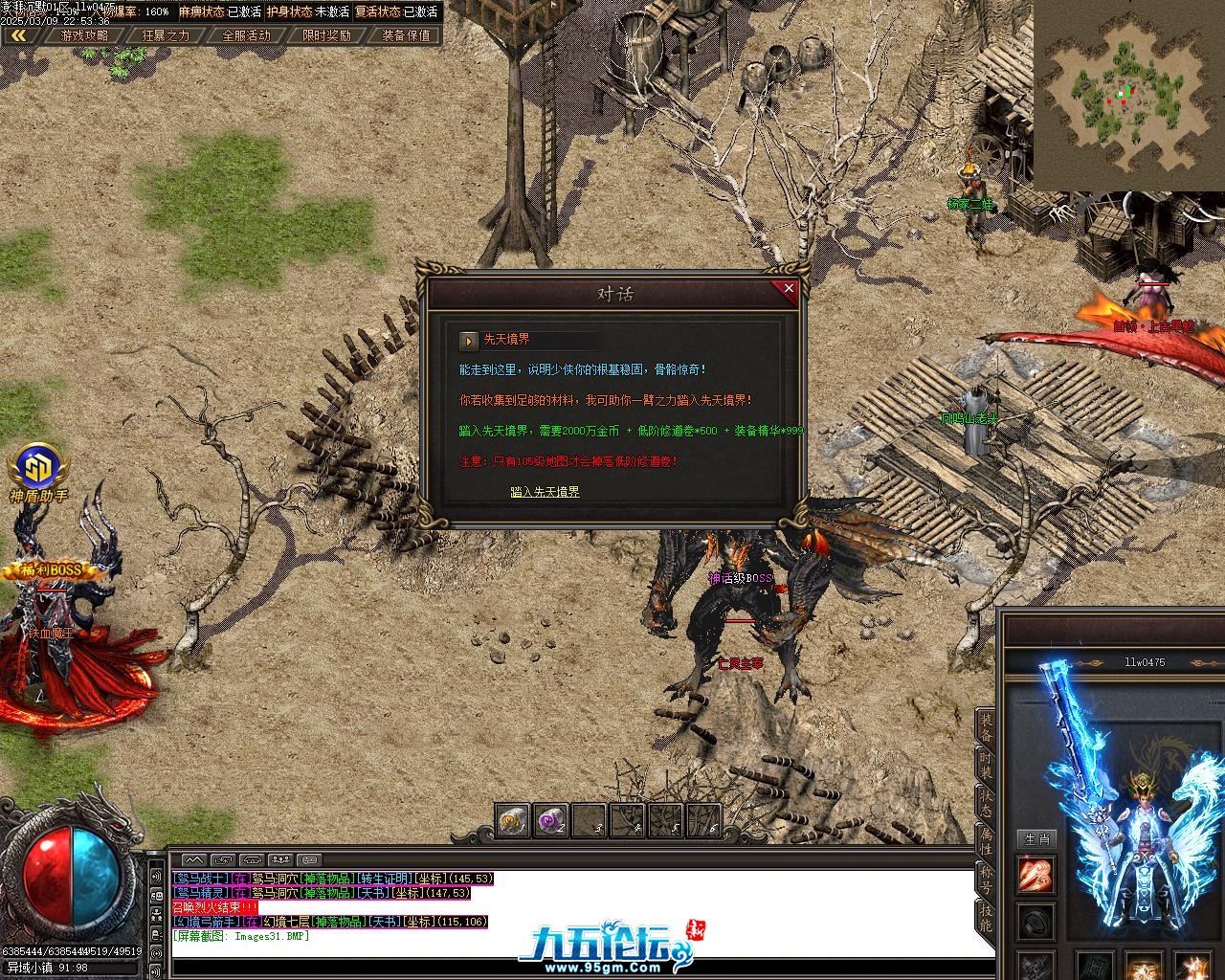Open the 神盾助手 helper icon
Image resolution: width=1225 pixels, height=980 pixels.
click(x=39, y=468)
